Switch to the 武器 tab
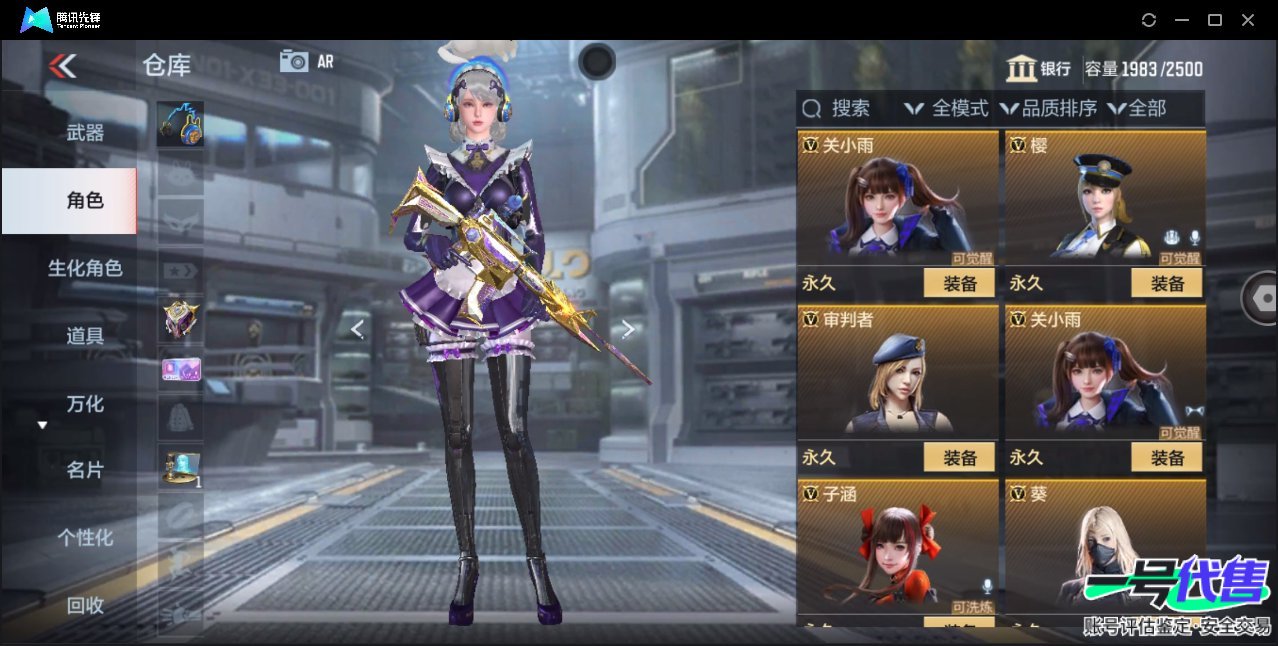This screenshot has width=1278, height=646. coord(85,132)
